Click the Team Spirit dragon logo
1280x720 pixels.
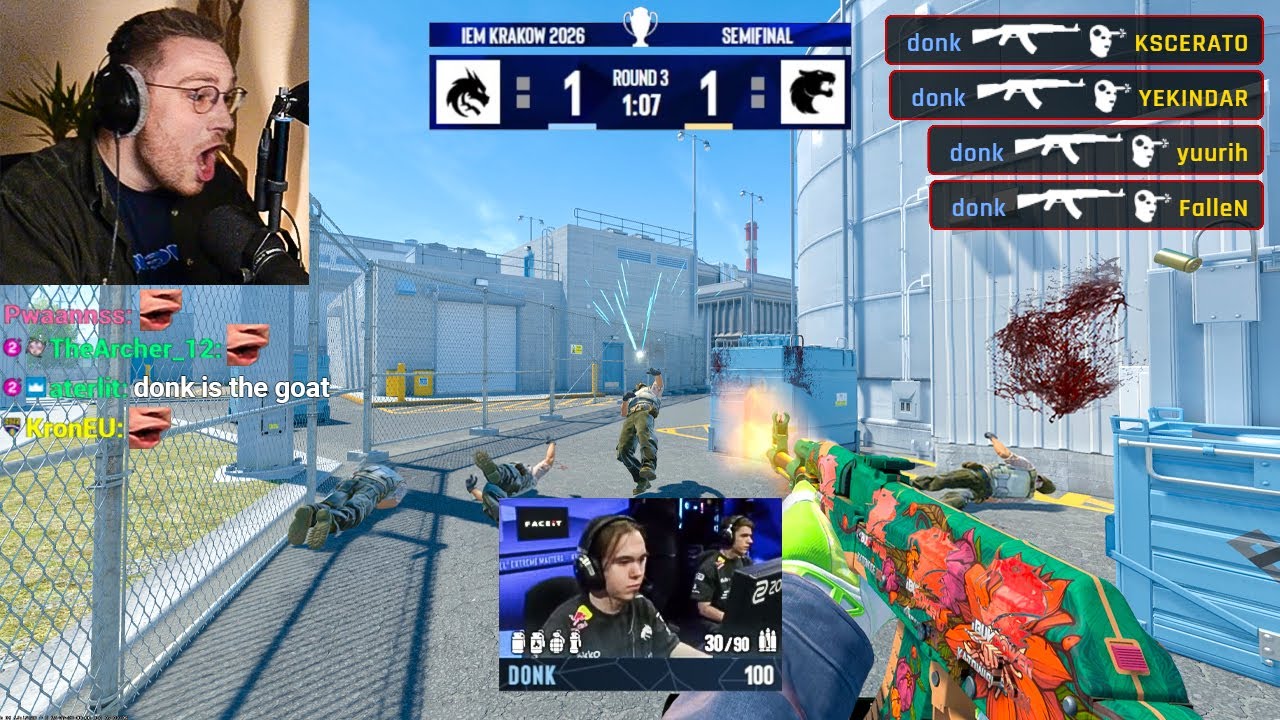coord(467,92)
